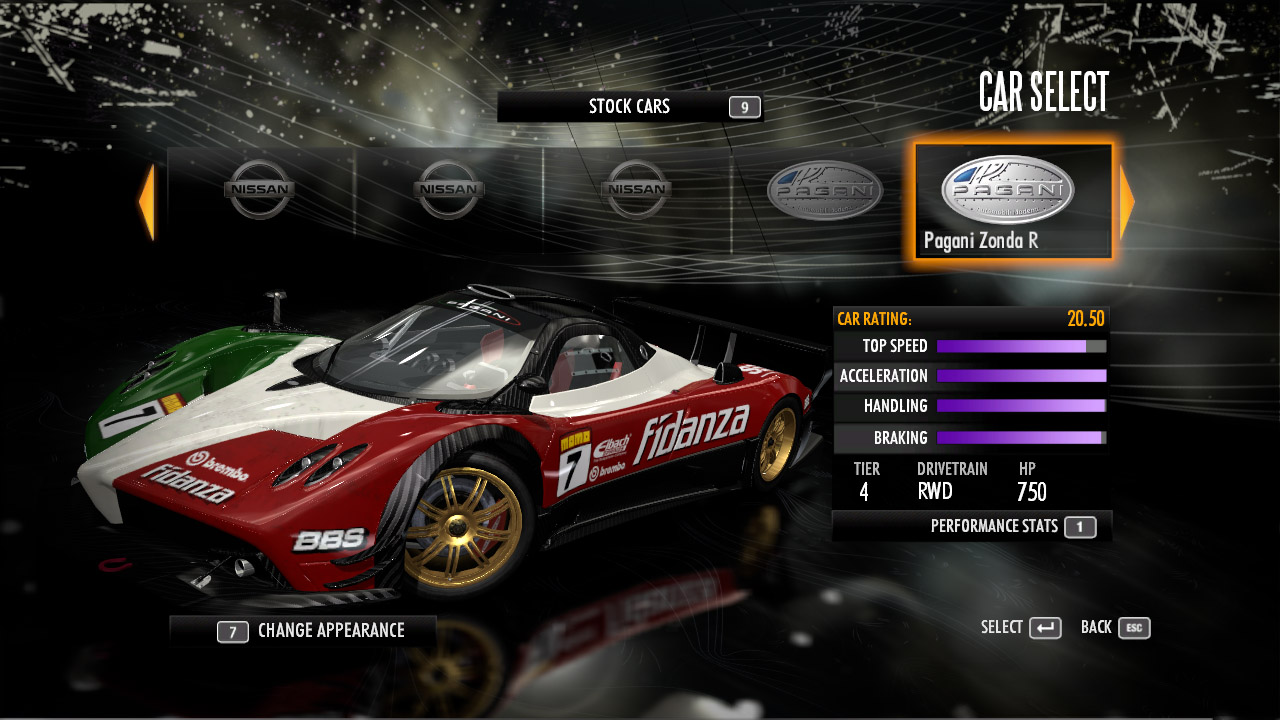Confirm car choice with Select
This screenshot has height=720, width=1280.
click(1020, 628)
